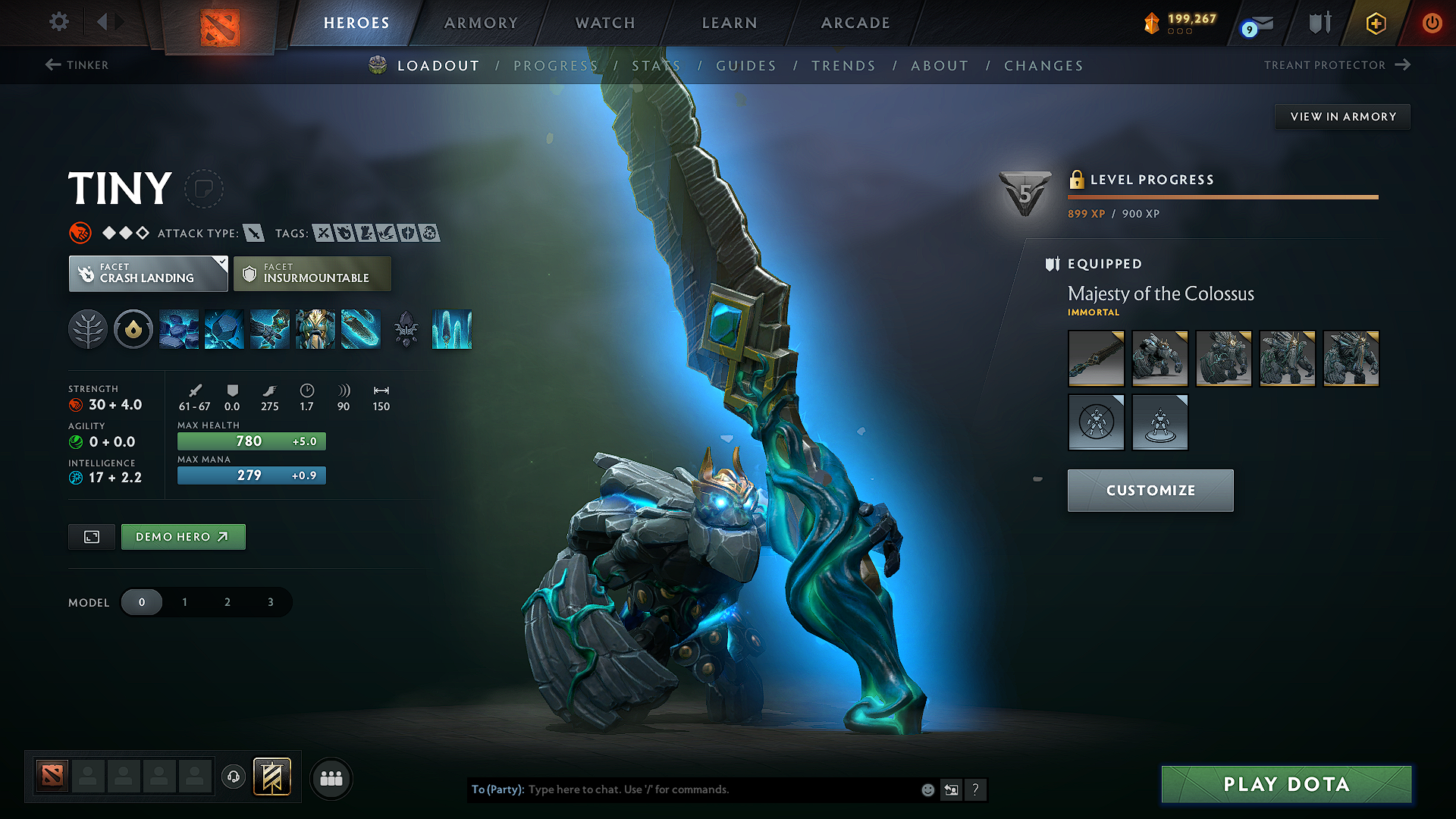
Task: Inspect the Level Progress XP bar
Action: (1222, 197)
